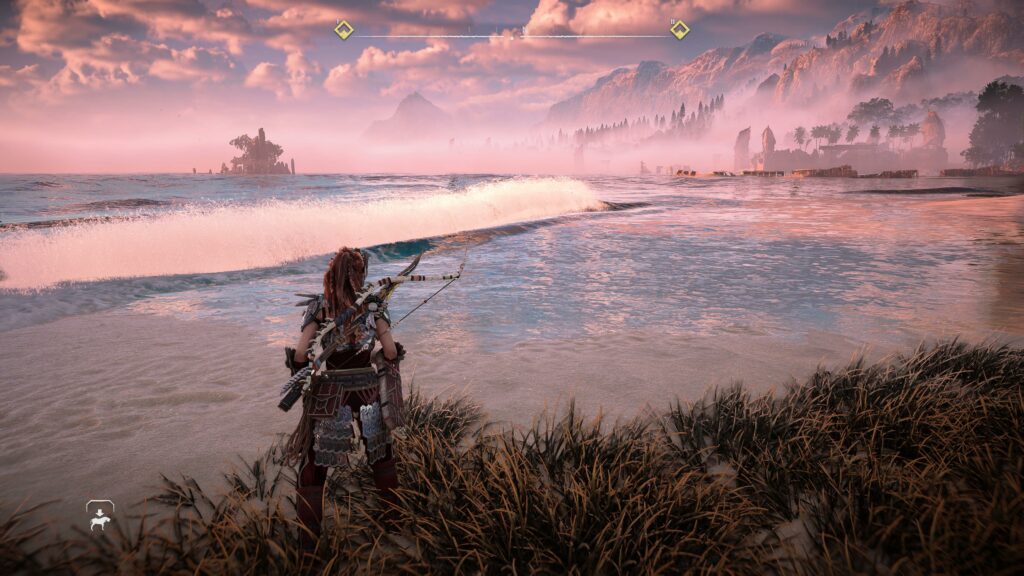Select the call mount horse icon
Screen dimensions: 1024x576
[x=100, y=516]
